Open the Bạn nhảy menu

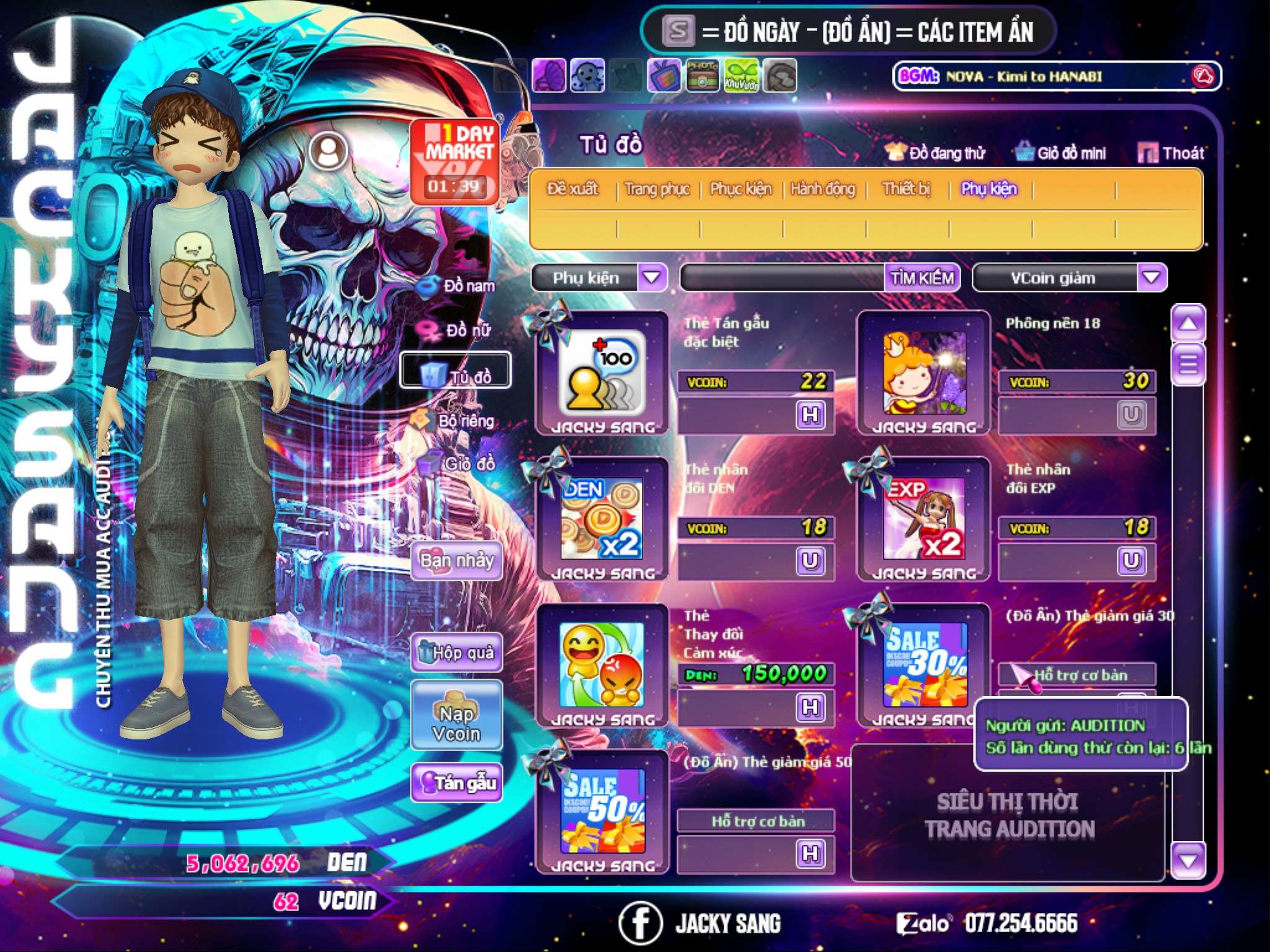(456, 561)
